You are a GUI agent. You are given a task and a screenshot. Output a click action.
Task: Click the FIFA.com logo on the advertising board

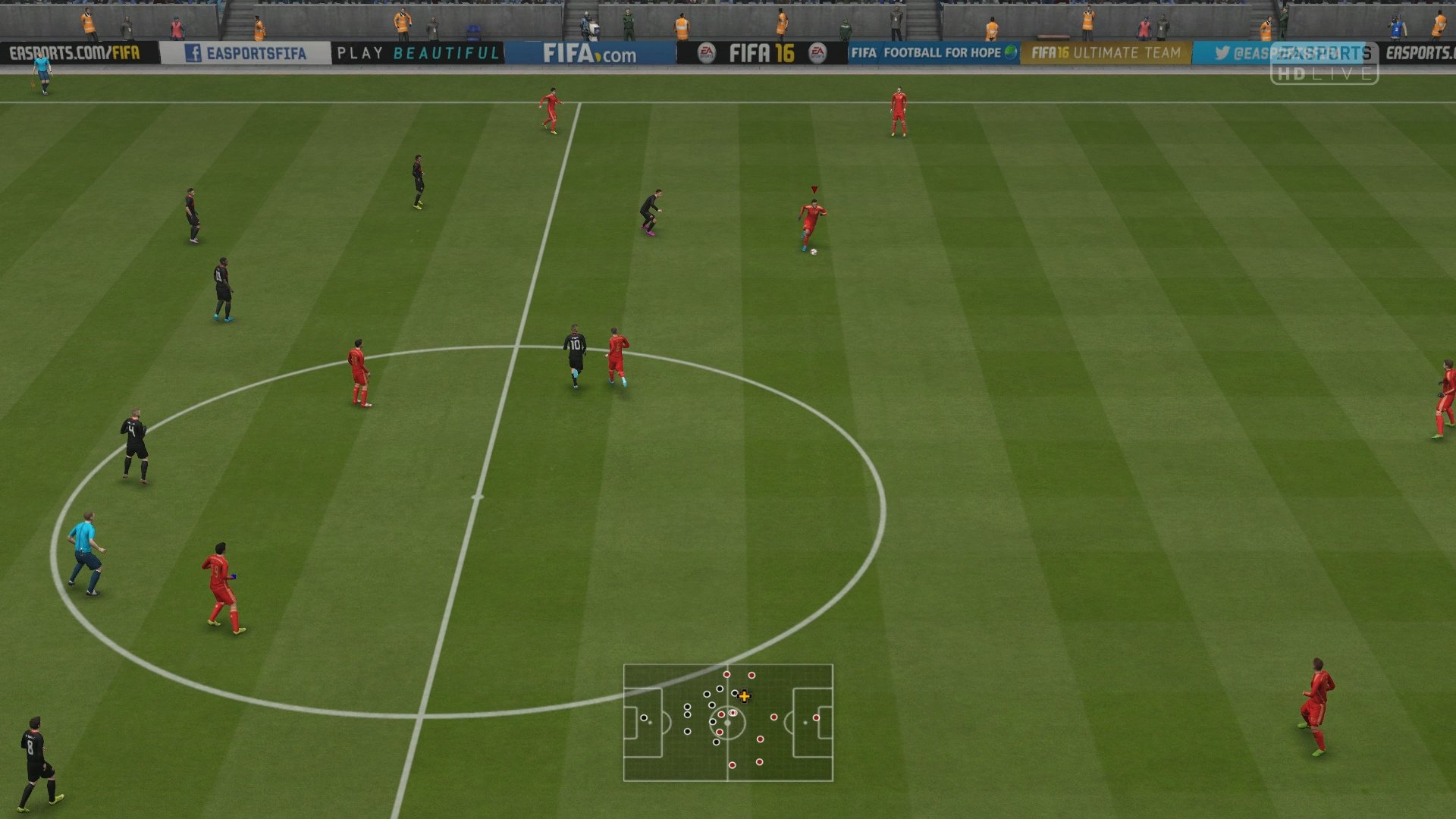[591, 52]
